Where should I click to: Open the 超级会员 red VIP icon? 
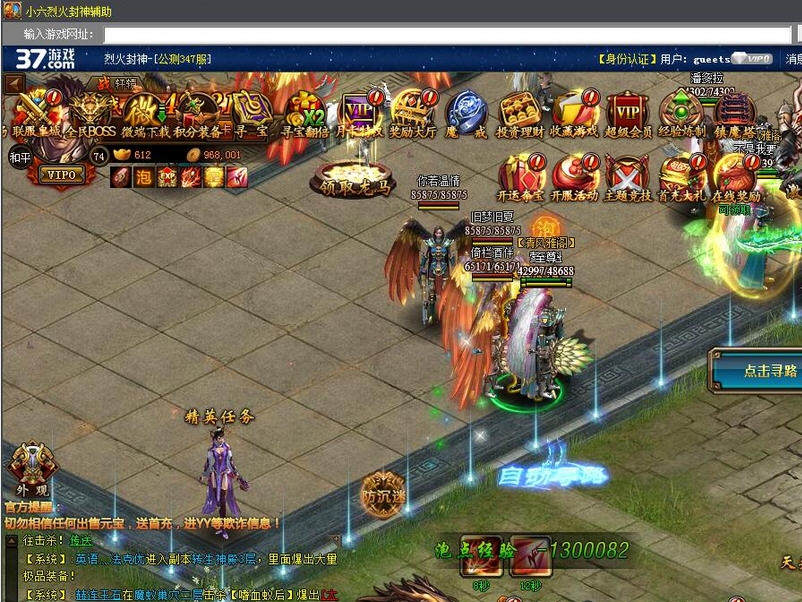(x=628, y=110)
